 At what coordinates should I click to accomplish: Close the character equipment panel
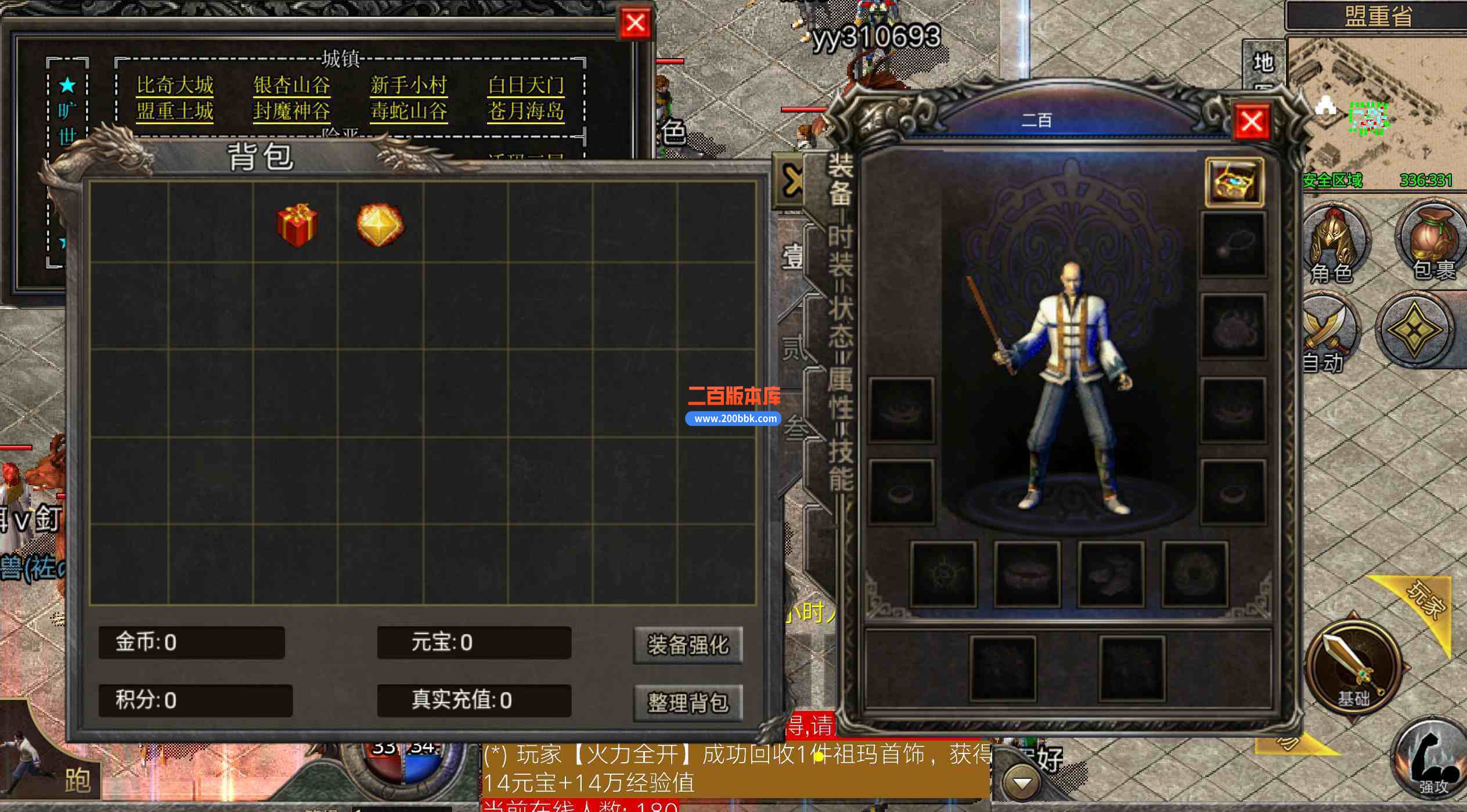pos(1251,122)
